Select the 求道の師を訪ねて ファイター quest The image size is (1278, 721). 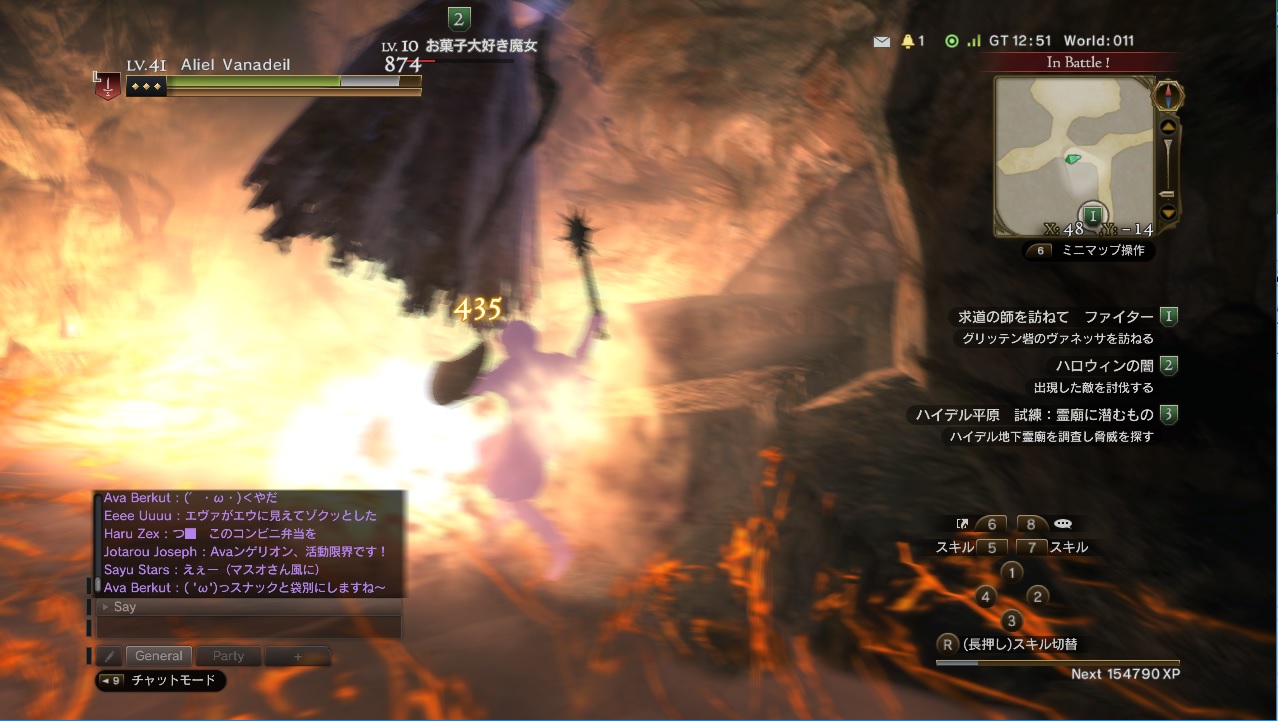pyautogui.click(x=1055, y=317)
